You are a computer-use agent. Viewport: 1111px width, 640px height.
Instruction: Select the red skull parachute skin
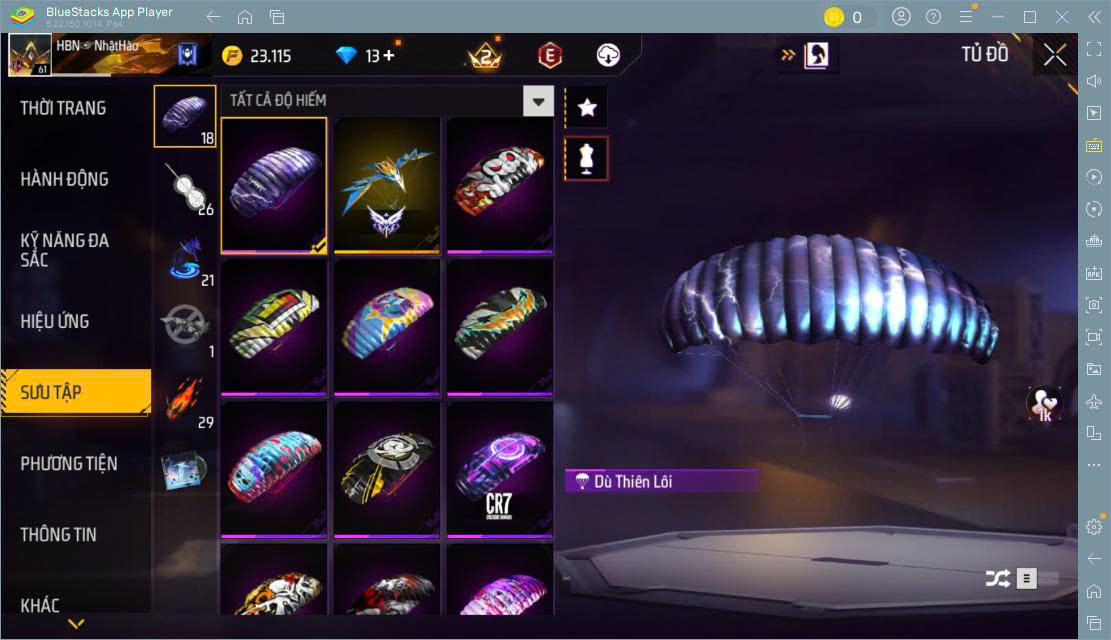[x=499, y=185]
